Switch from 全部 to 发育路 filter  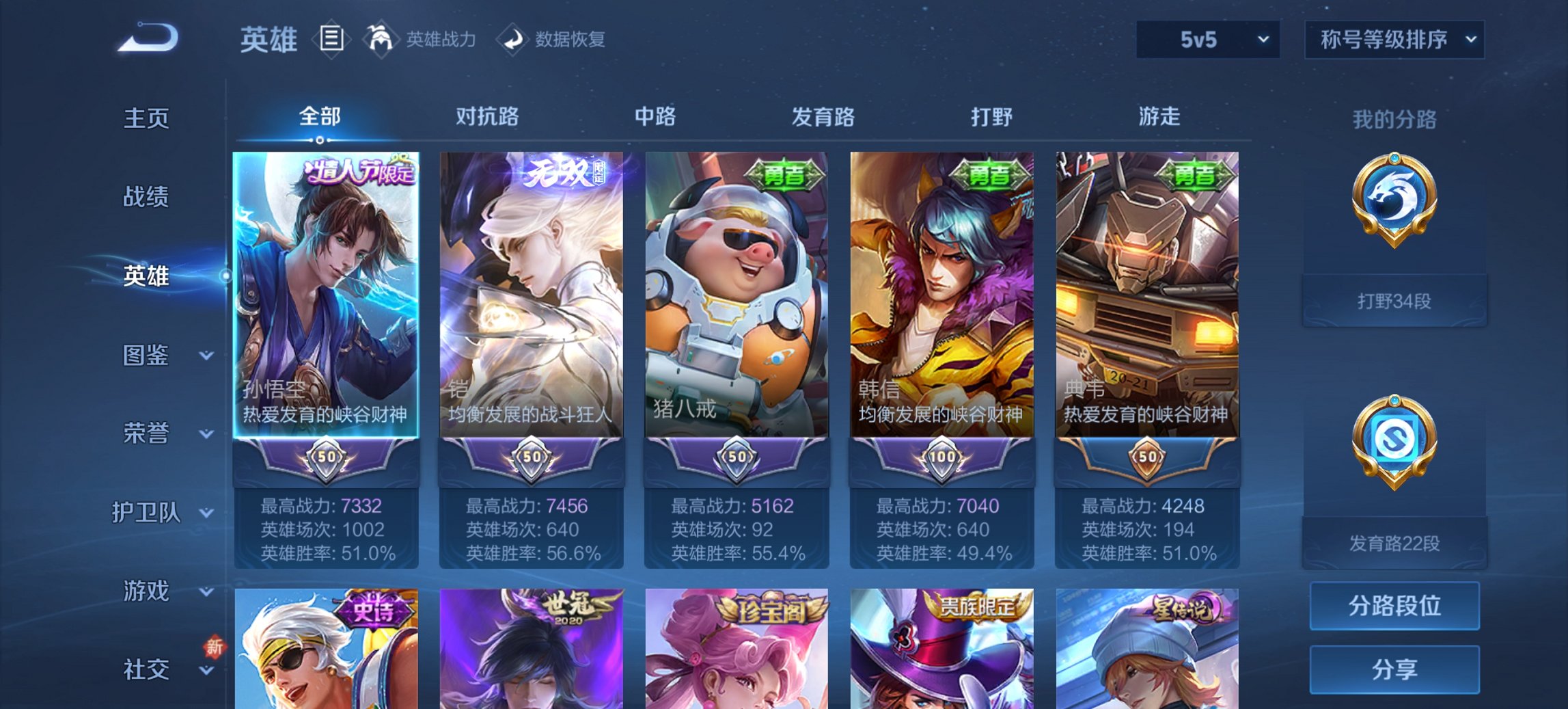(822, 117)
